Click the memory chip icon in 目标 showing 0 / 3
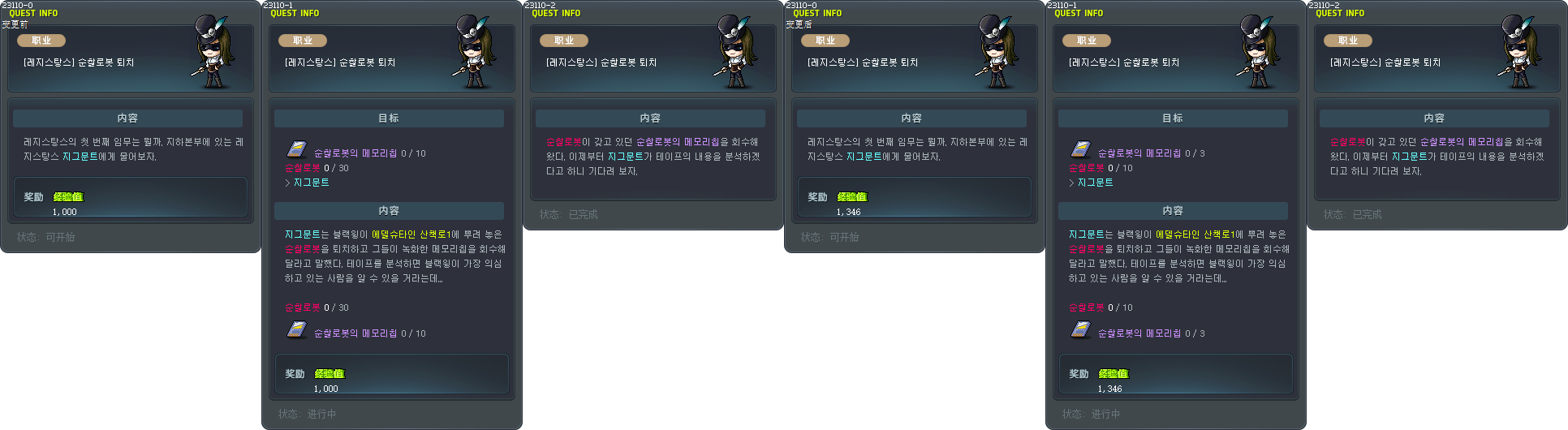Viewport: 1568px width, 430px height. [1080, 149]
